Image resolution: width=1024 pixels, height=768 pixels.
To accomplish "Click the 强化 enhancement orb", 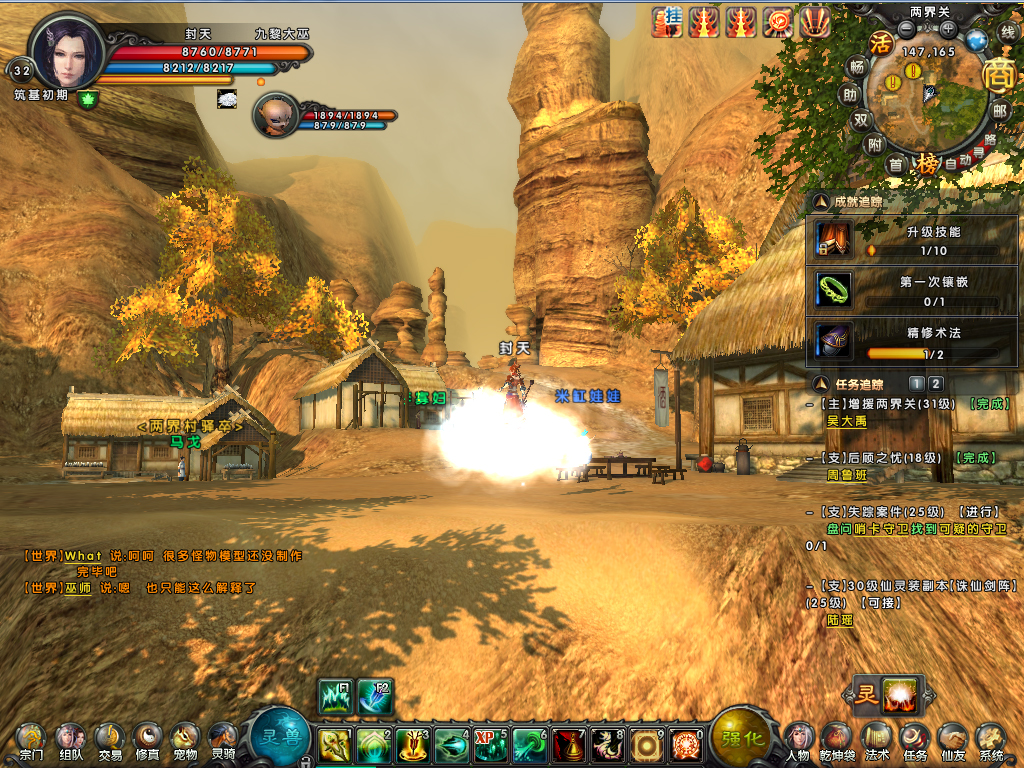I will click(x=741, y=738).
